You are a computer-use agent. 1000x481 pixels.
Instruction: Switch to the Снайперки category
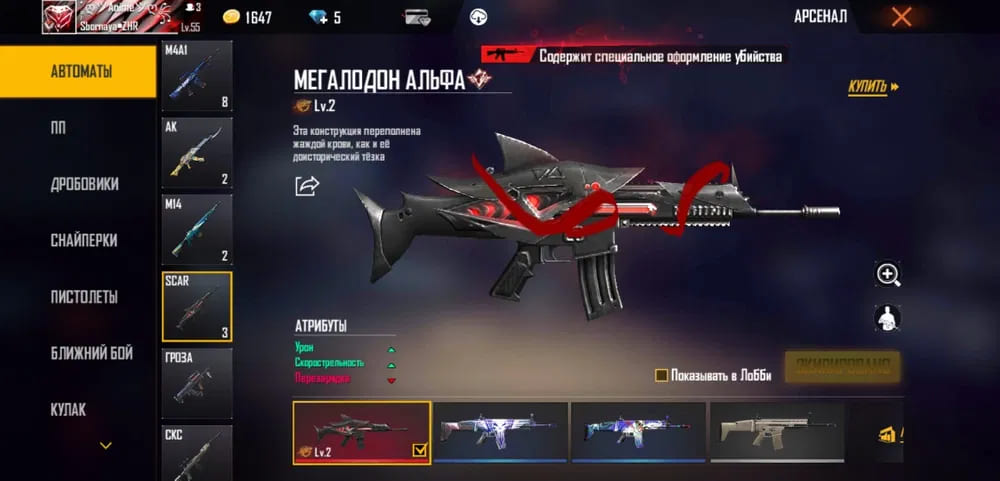click(x=84, y=240)
